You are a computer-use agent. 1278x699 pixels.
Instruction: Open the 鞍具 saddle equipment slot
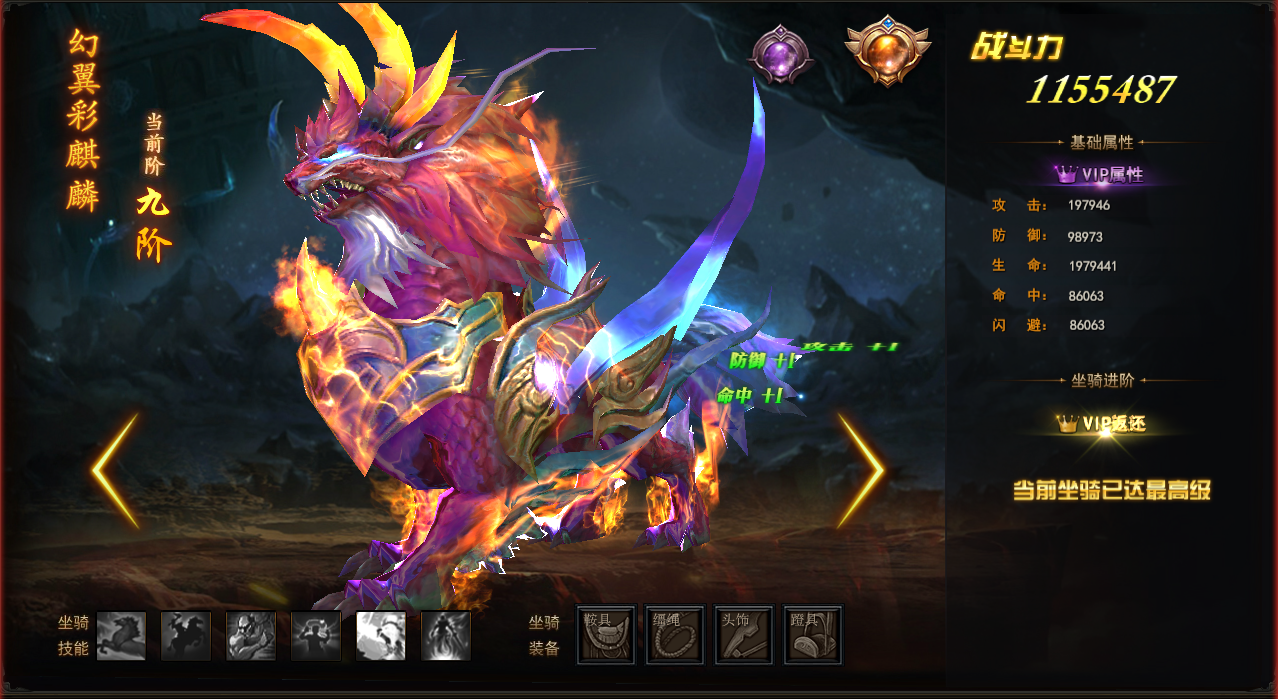click(607, 635)
